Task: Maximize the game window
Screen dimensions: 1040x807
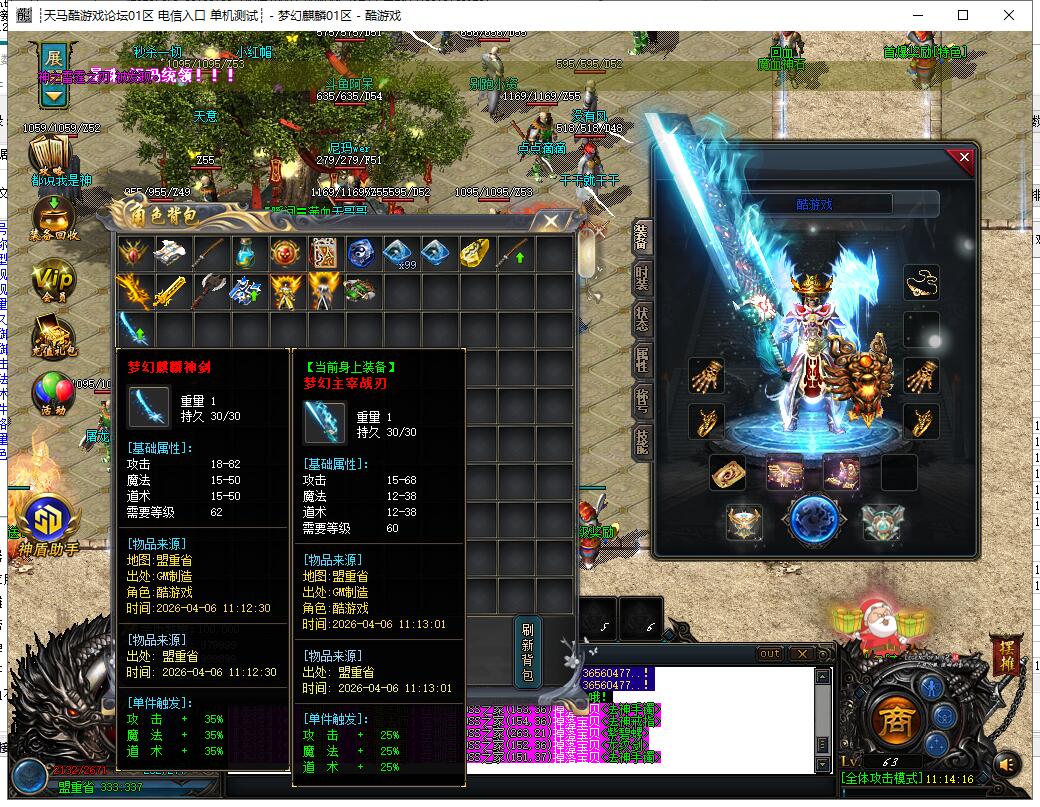Action: [x=963, y=15]
